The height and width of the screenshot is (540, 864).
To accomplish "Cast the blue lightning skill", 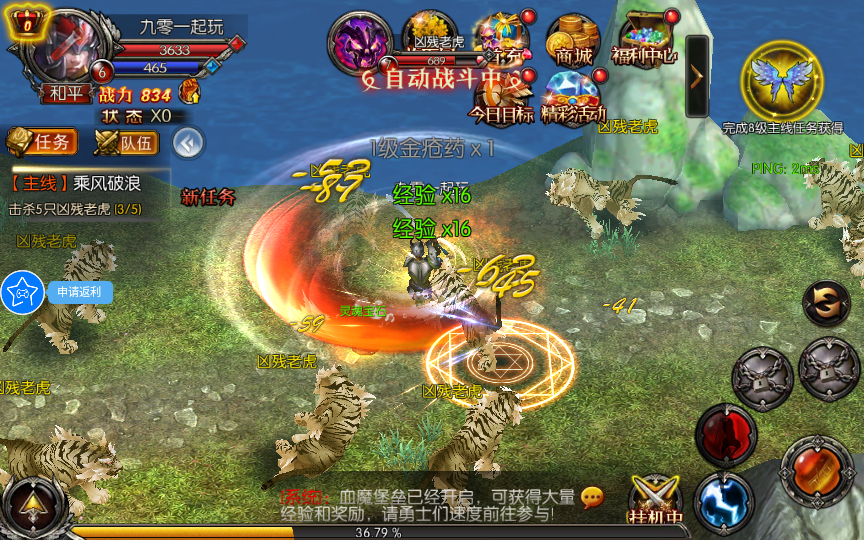I will click(724, 500).
